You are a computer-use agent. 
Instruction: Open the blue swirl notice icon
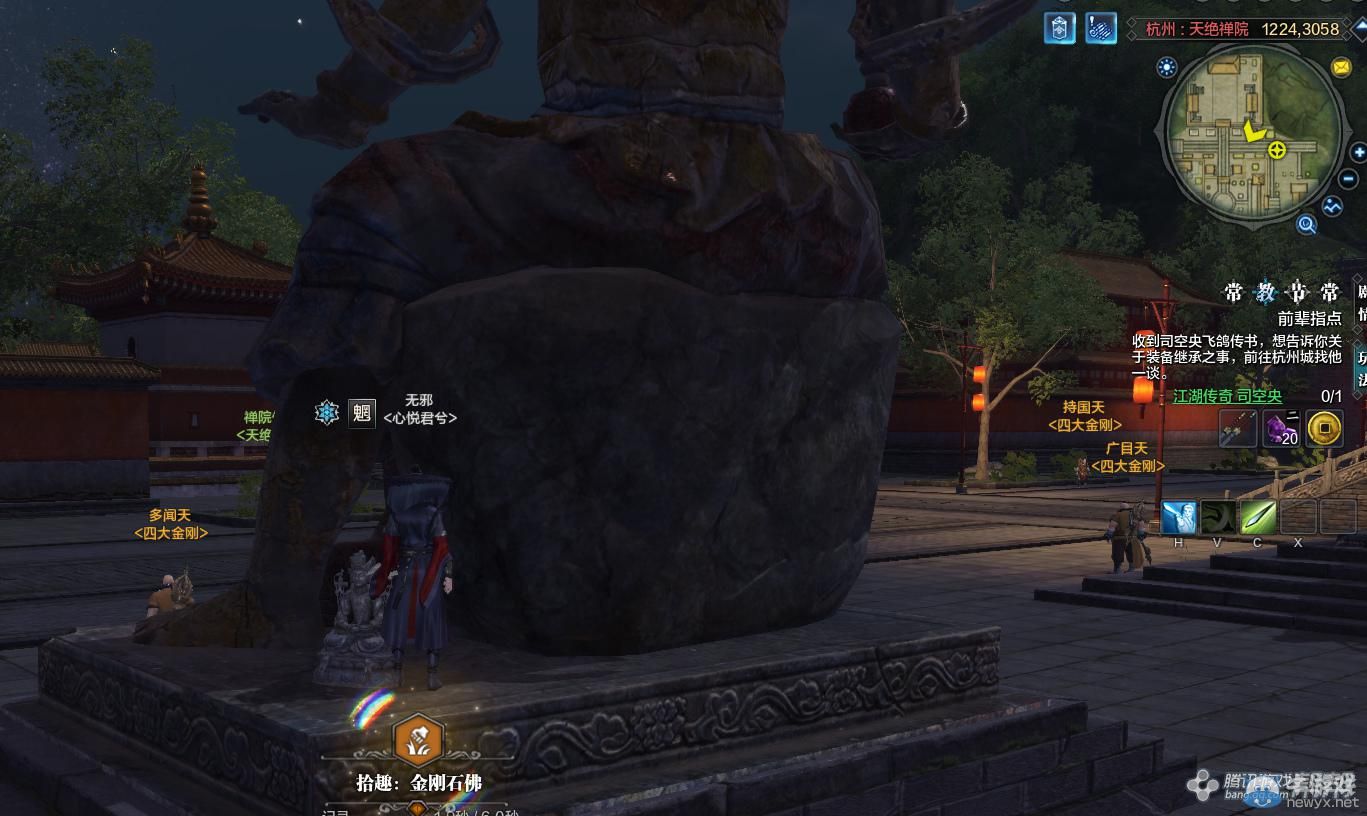pyautogui.click(x=1100, y=27)
